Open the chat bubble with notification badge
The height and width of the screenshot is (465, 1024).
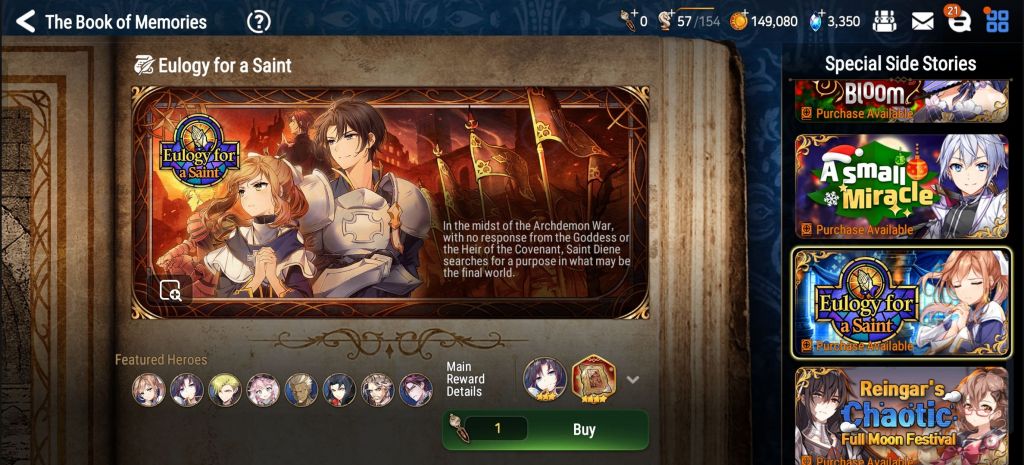956,21
